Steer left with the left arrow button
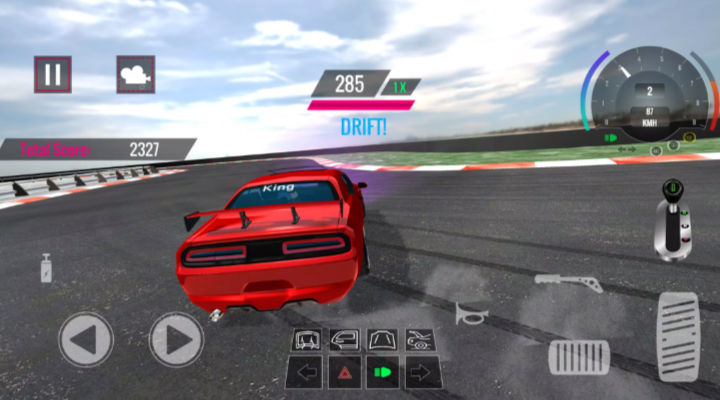The image size is (720, 400). (86, 340)
